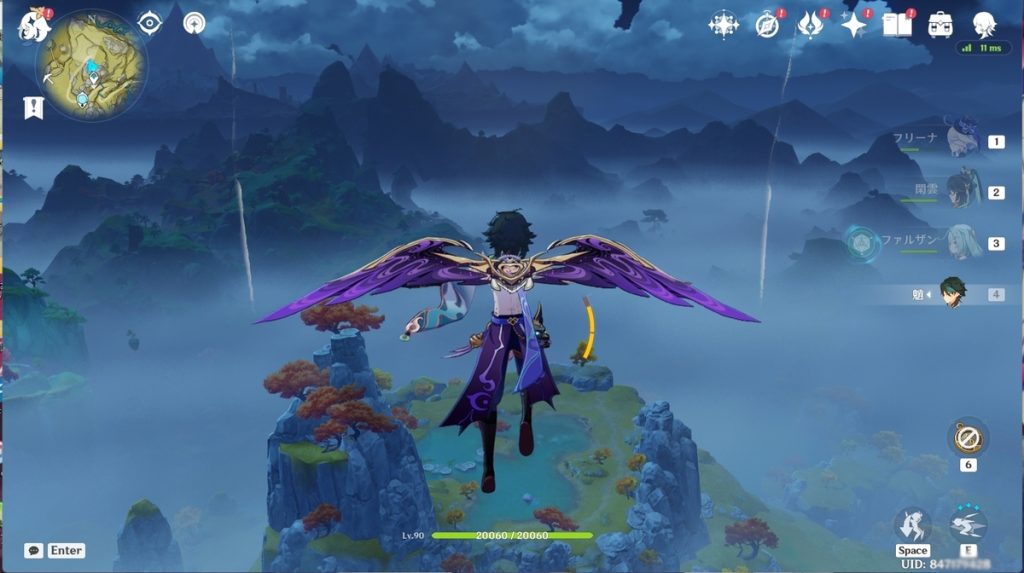Open the Wish sparkle star icon
This screenshot has width=1024, height=573.
[x=853, y=25]
